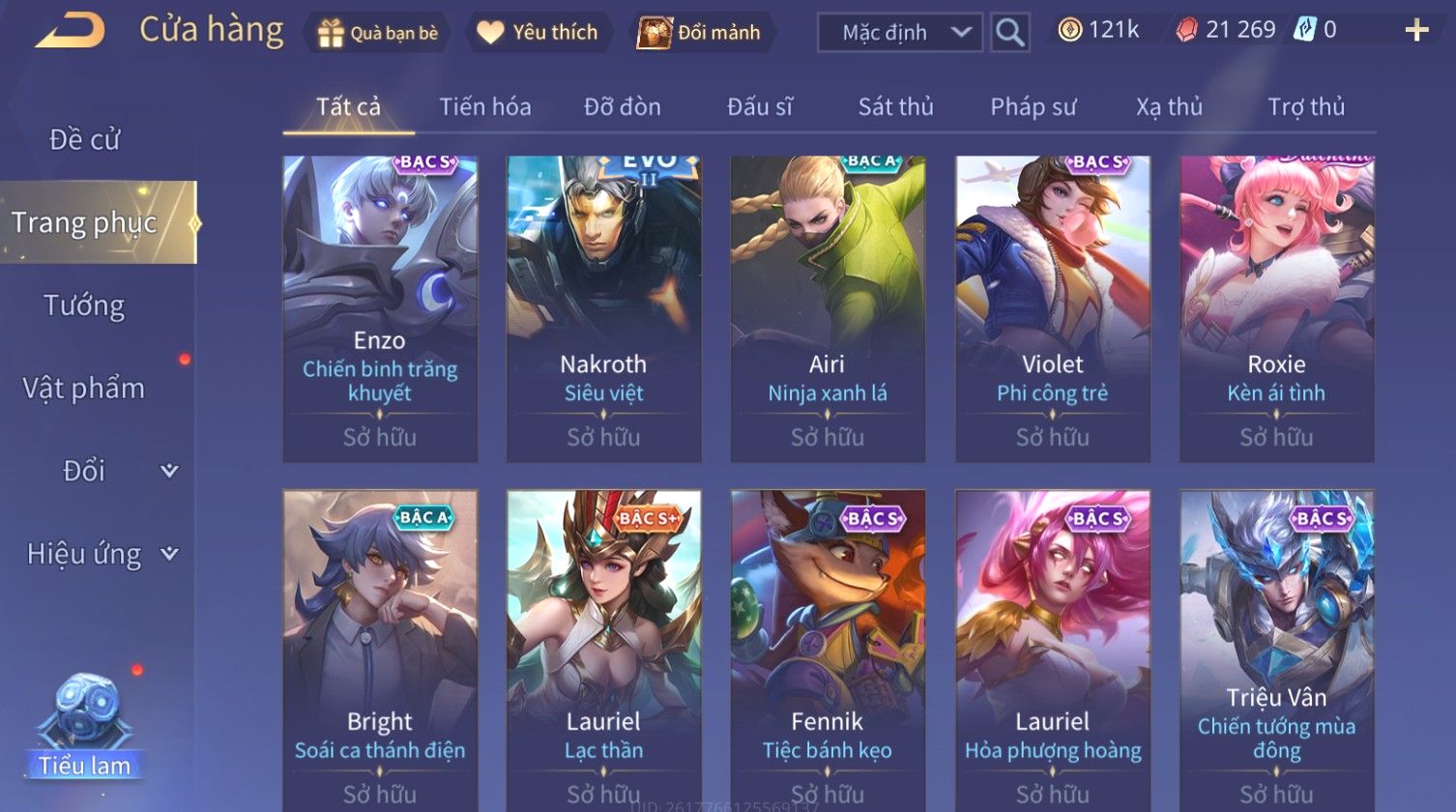Switch to the Đỡ đòn tab
1456x812 pixels.
pyautogui.click(x=623, y=106)
